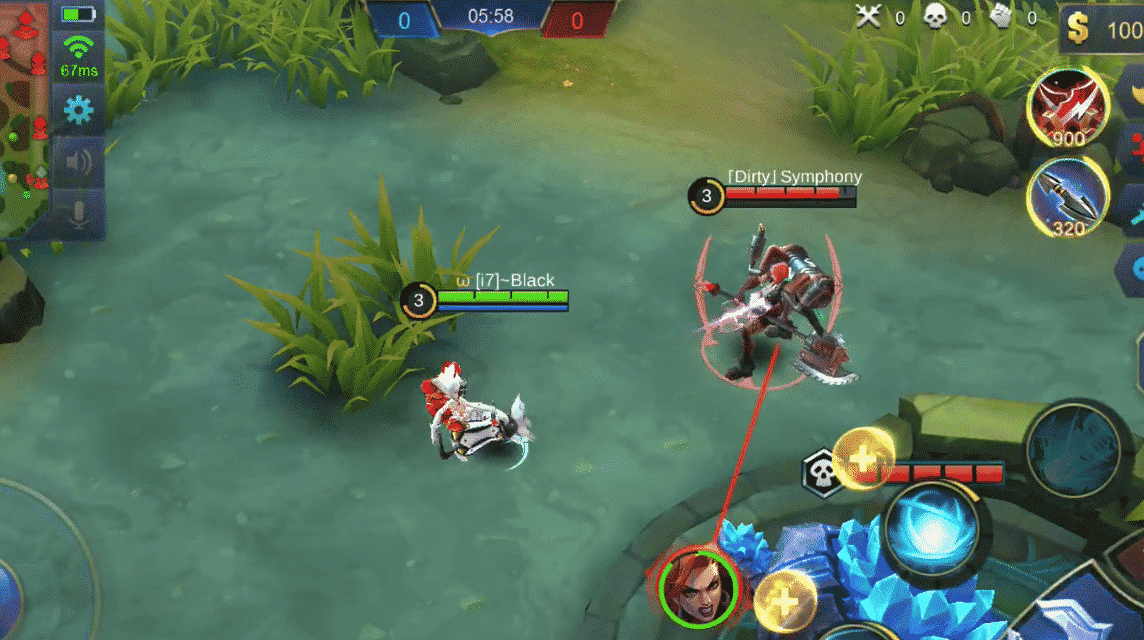Activate the dark blue skill button

pyautogui.click(x=1073, y=448)
